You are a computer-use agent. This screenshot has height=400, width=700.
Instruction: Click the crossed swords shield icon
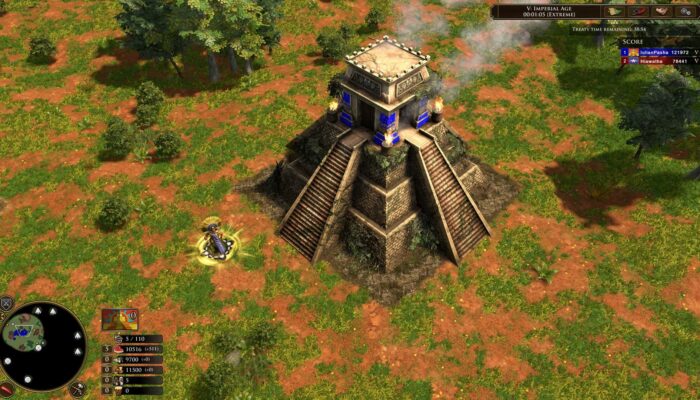pos(6,303)
